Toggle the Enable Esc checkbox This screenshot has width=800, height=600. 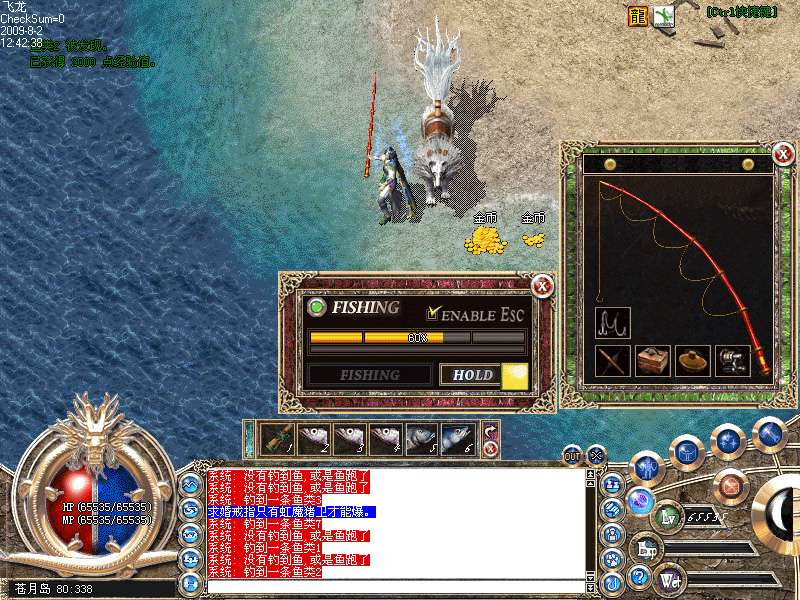point(433,314)
